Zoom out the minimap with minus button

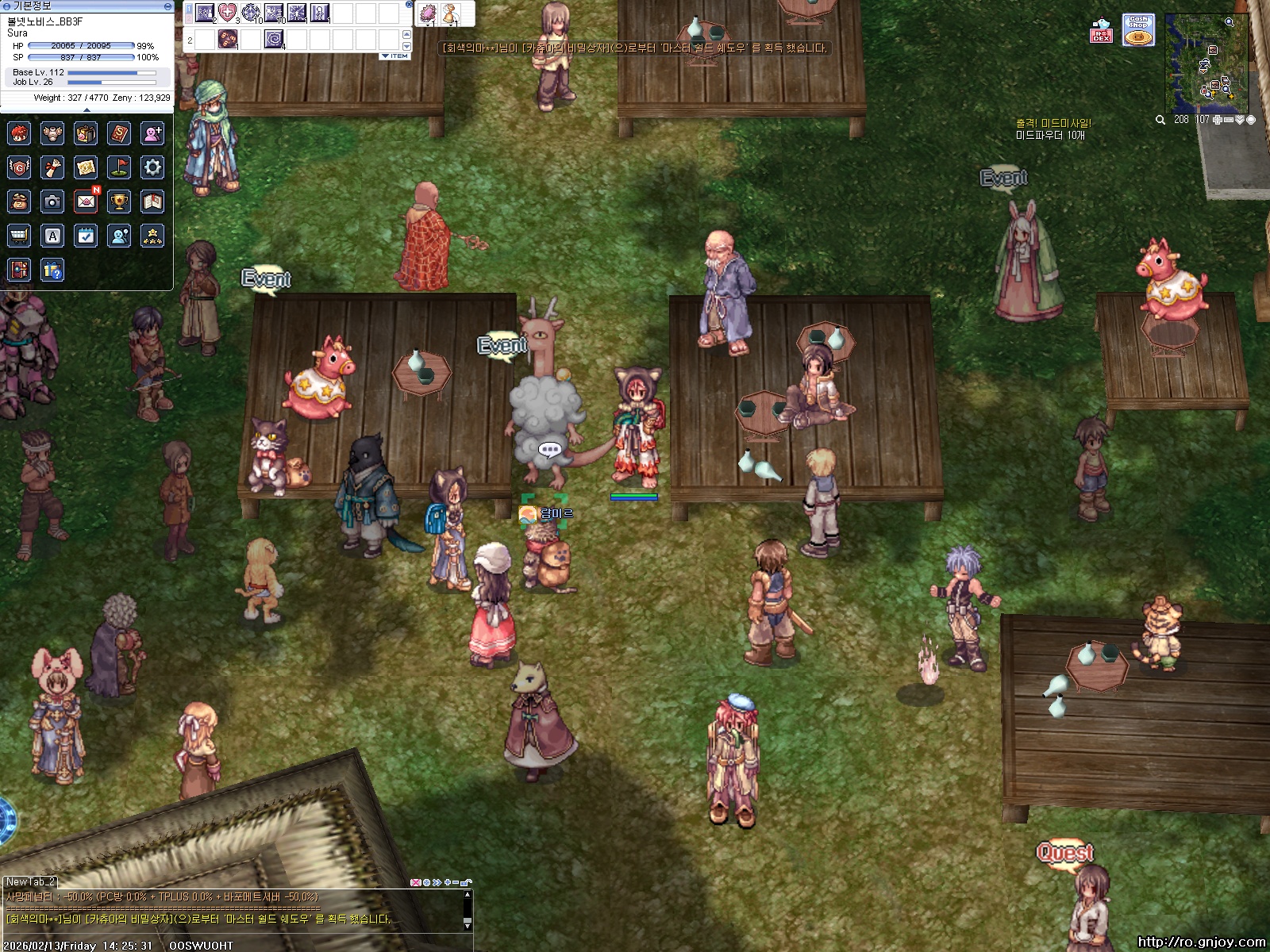click(x=1229, y=120)
